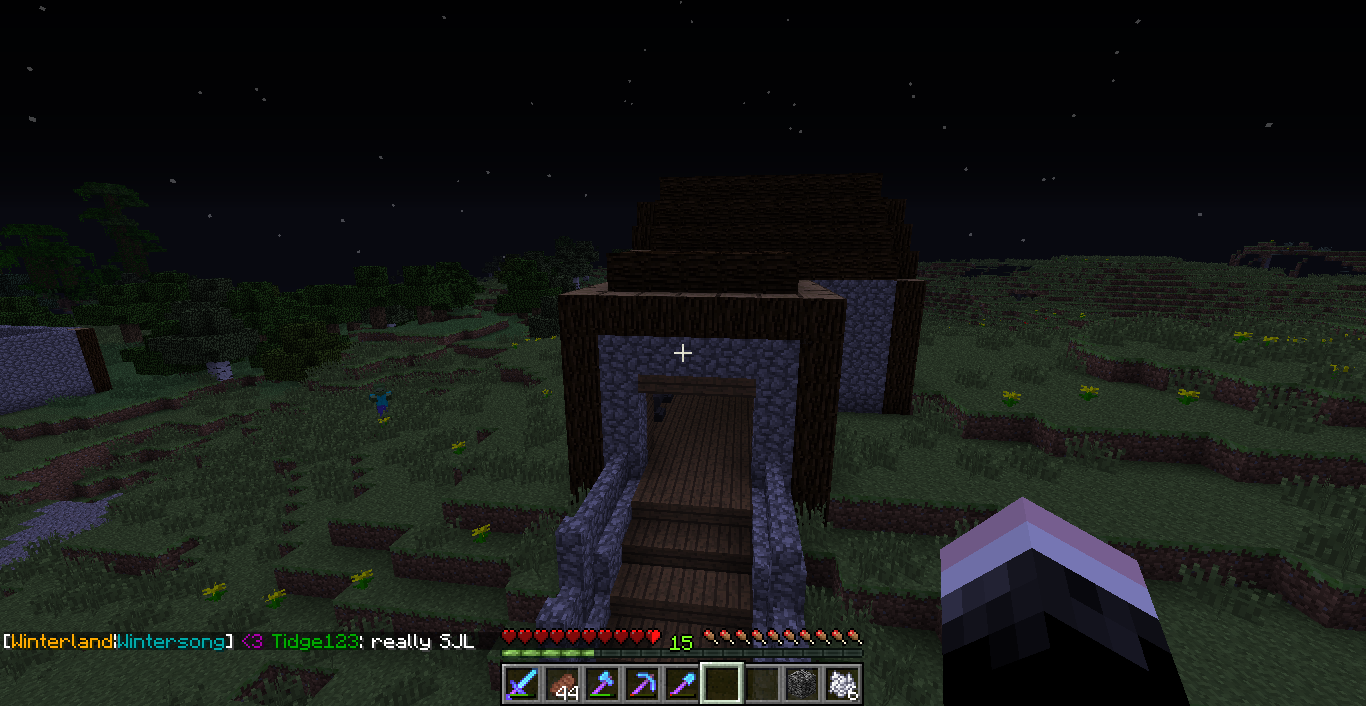Equip the diamond pickaxe slot
The height and width of the screenshot is (706, 1366).
pos(642,684)
